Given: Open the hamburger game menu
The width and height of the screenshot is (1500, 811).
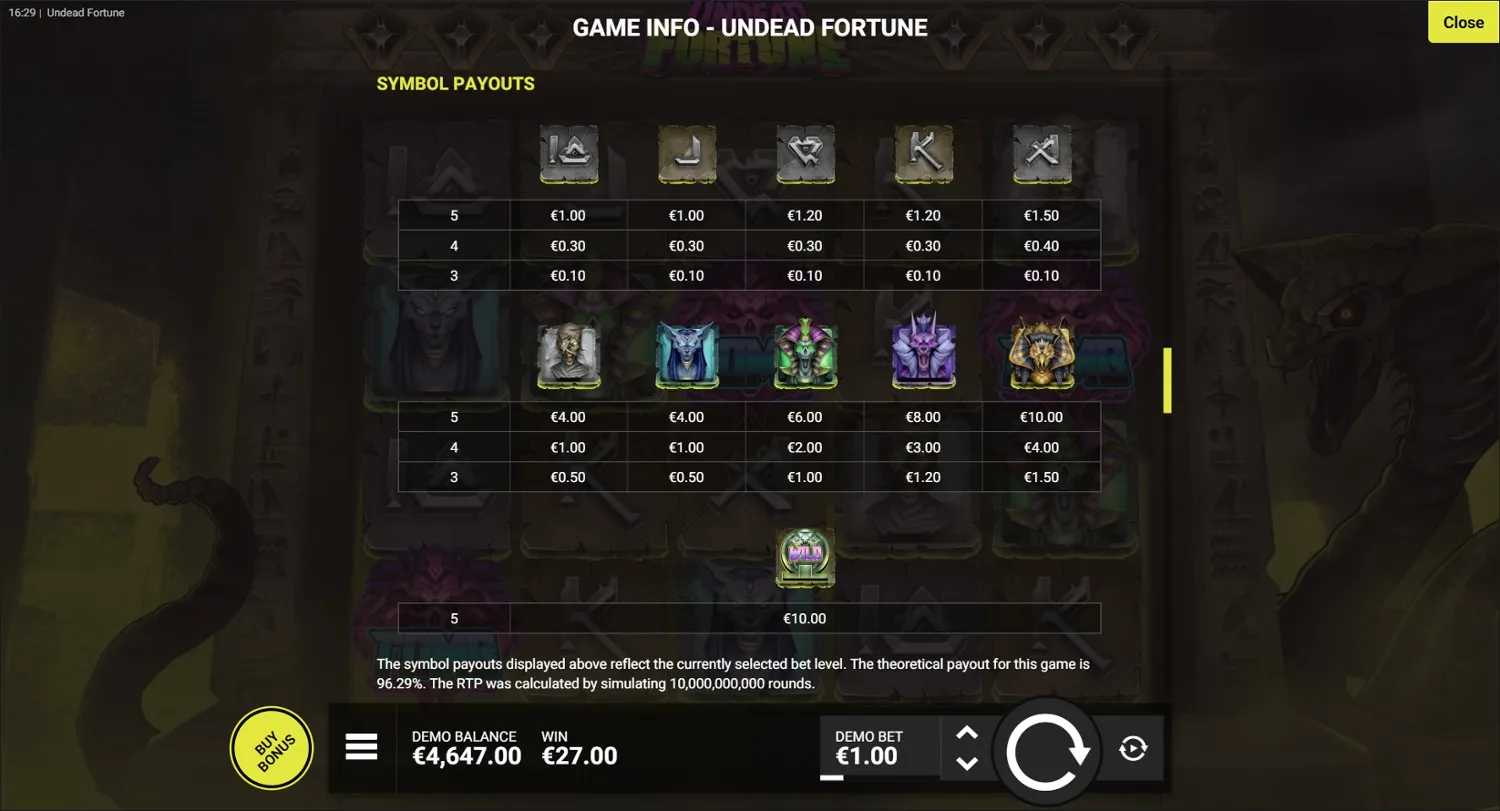Looking at the screenshot, I should pos(362,747).
